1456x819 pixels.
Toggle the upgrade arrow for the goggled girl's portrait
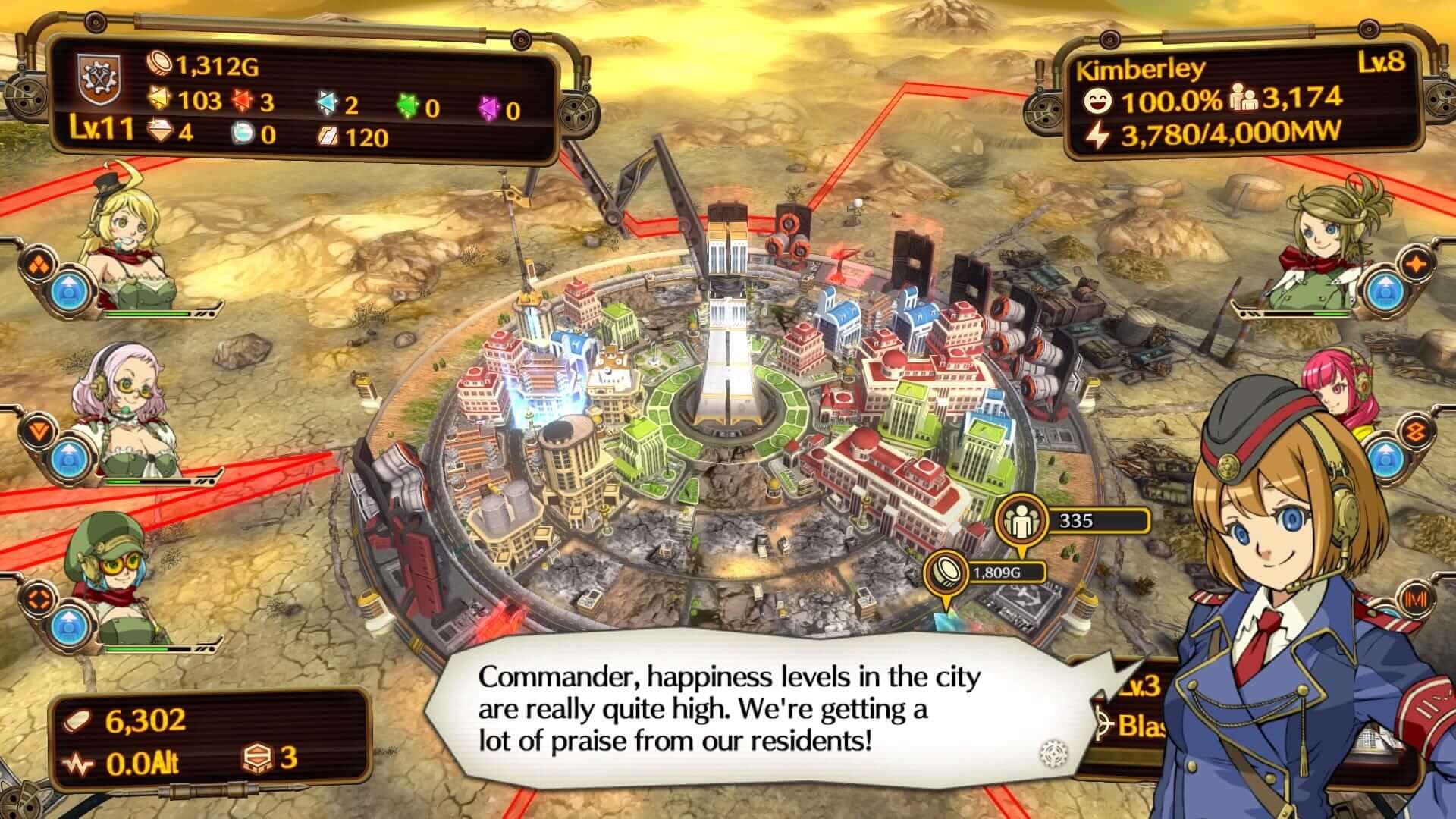[70, 626]
